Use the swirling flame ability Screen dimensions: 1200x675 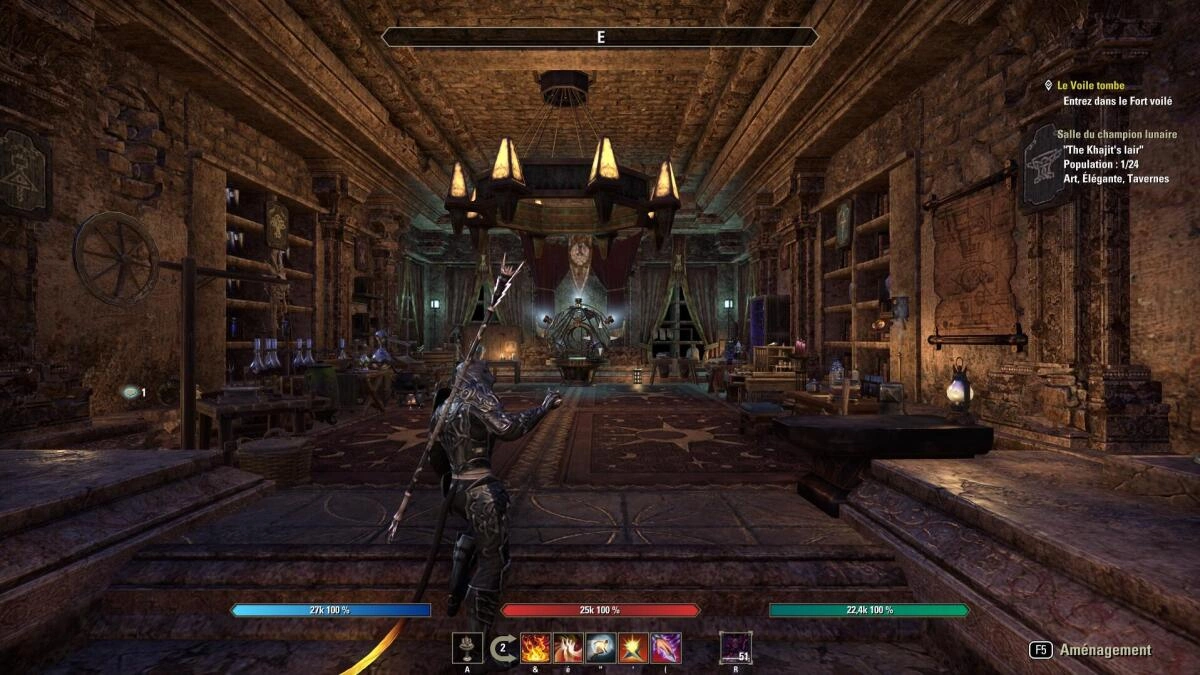point(568,647)
